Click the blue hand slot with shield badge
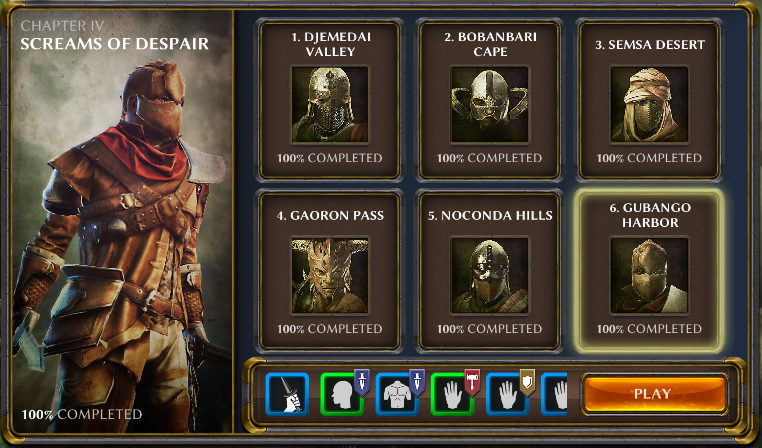The height and width of the screenshot is (448, 762). (x=508, y=395)
